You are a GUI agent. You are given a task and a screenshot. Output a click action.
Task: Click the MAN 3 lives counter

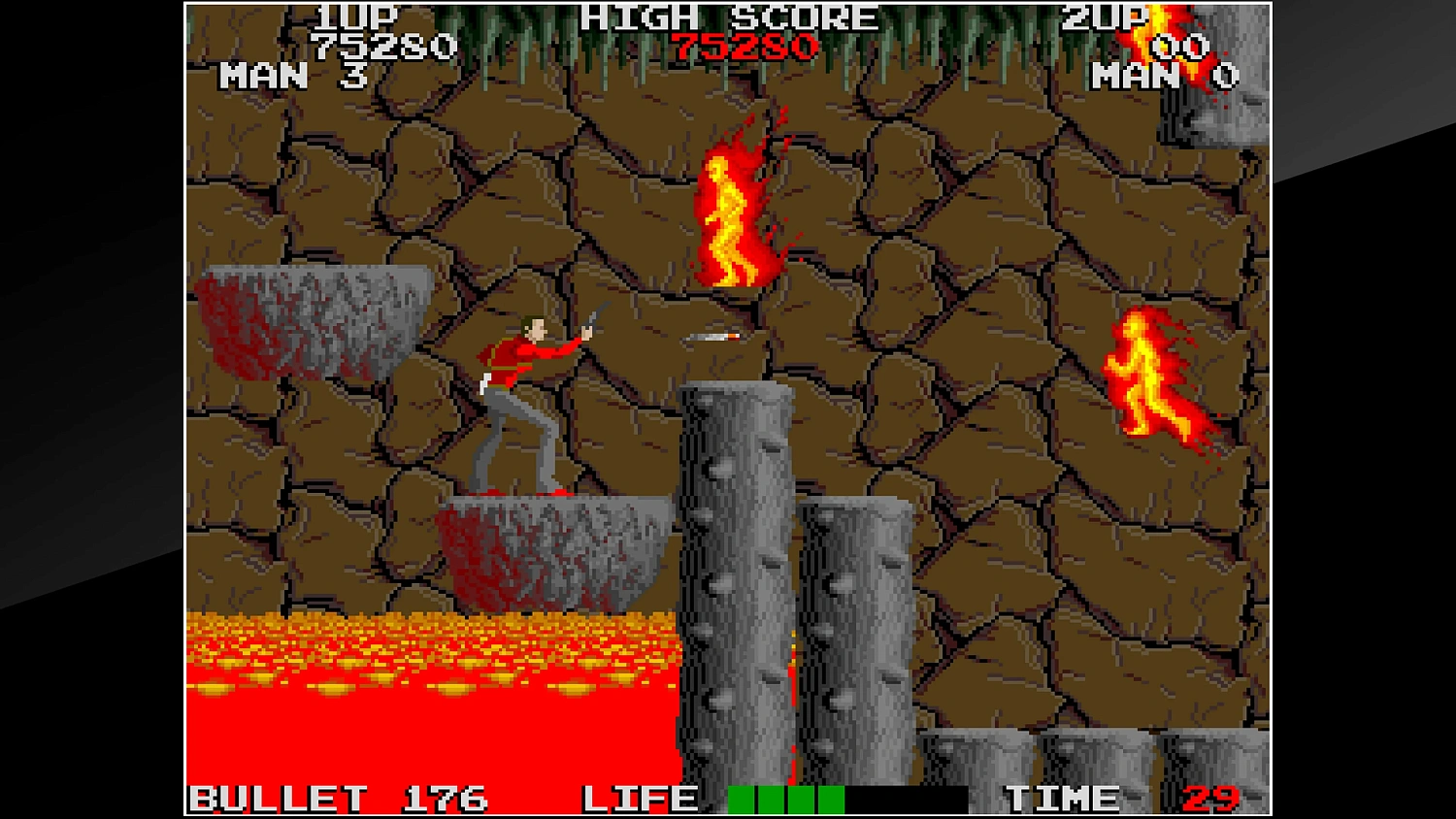click(291, 76)
